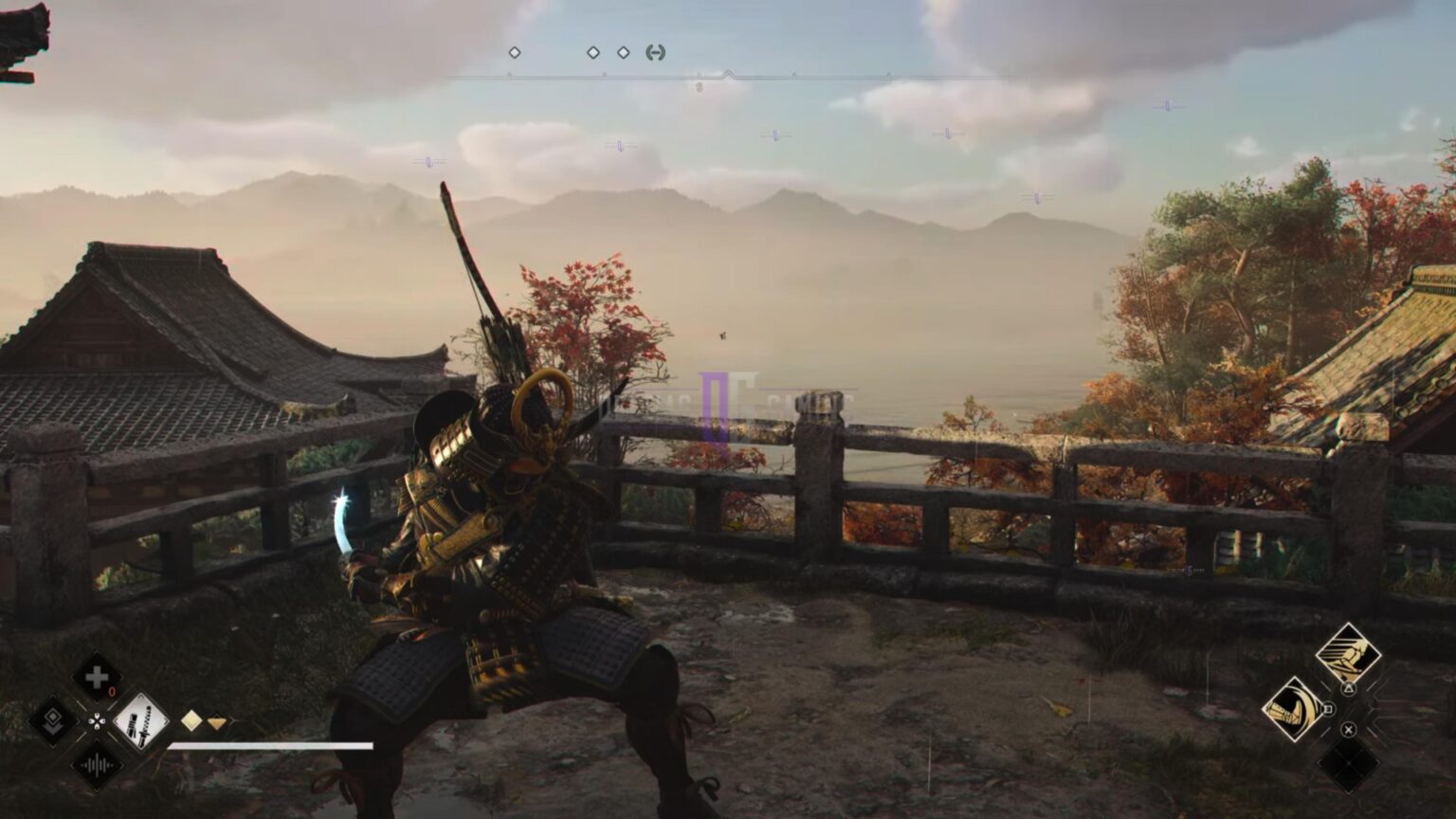1456x819 pixels.
Task: Select the gold arrow next to ammo diamond
Action: coord(217,721)
